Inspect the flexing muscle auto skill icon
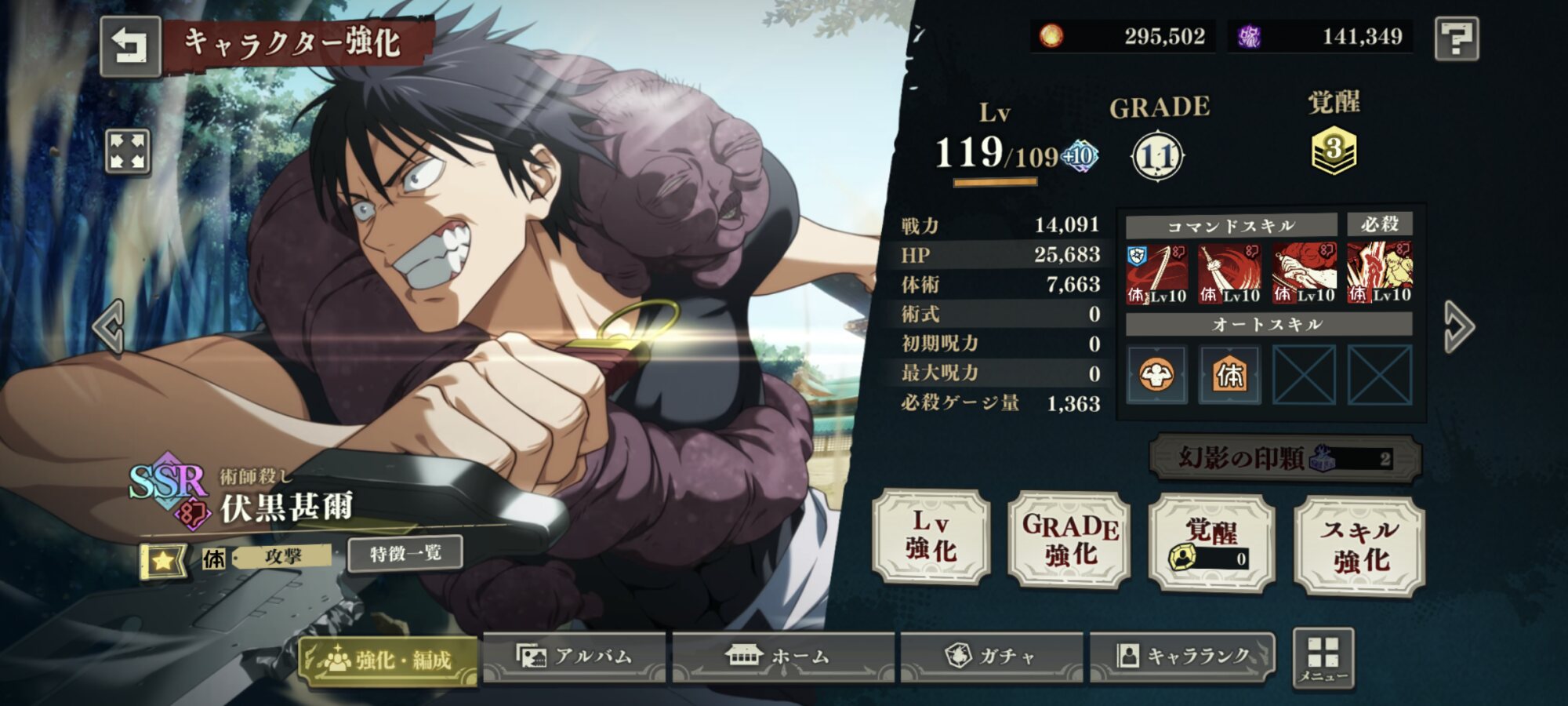1568x706 pixels. (1156, 375)
